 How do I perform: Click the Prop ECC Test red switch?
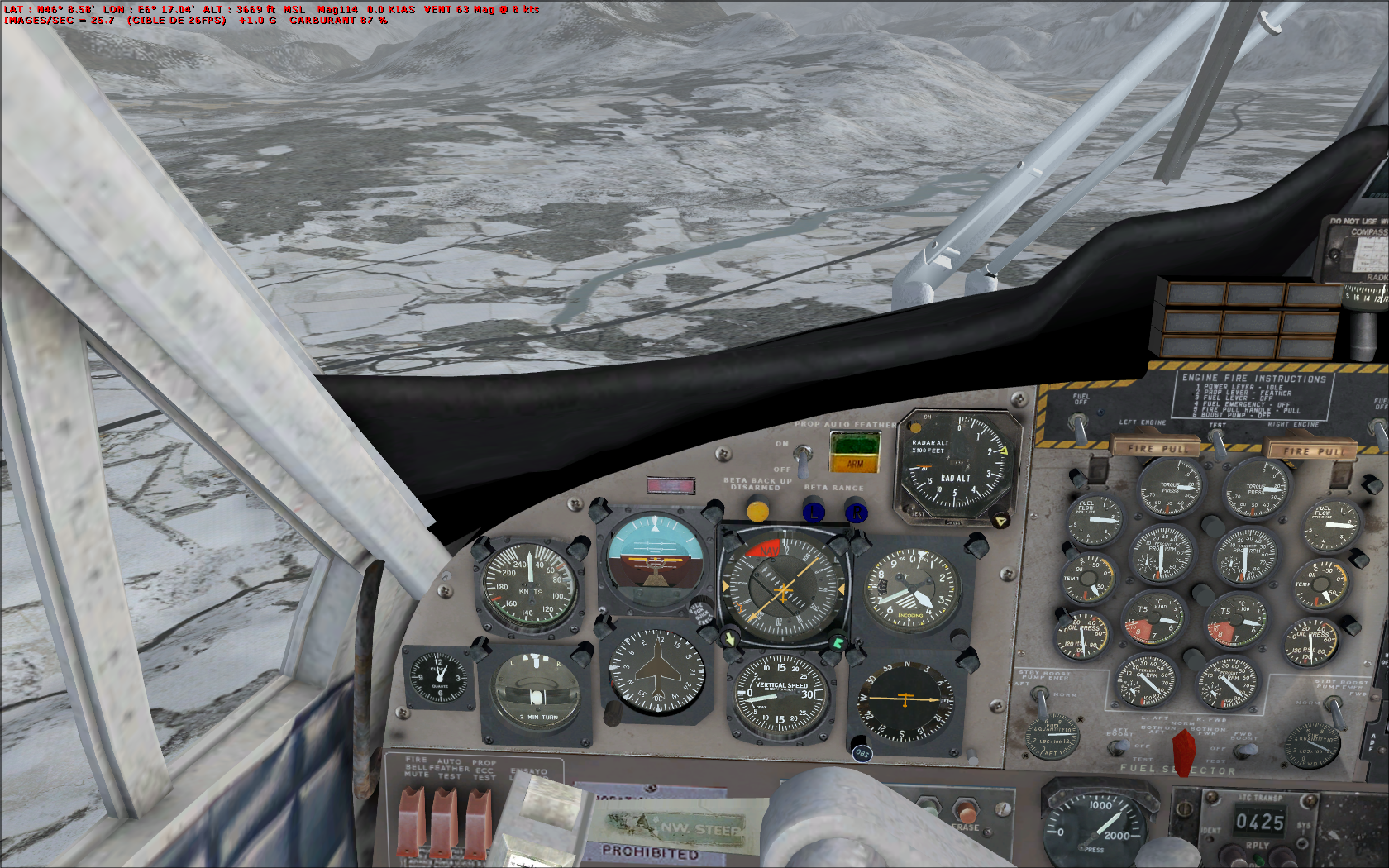tap(478, 820)
